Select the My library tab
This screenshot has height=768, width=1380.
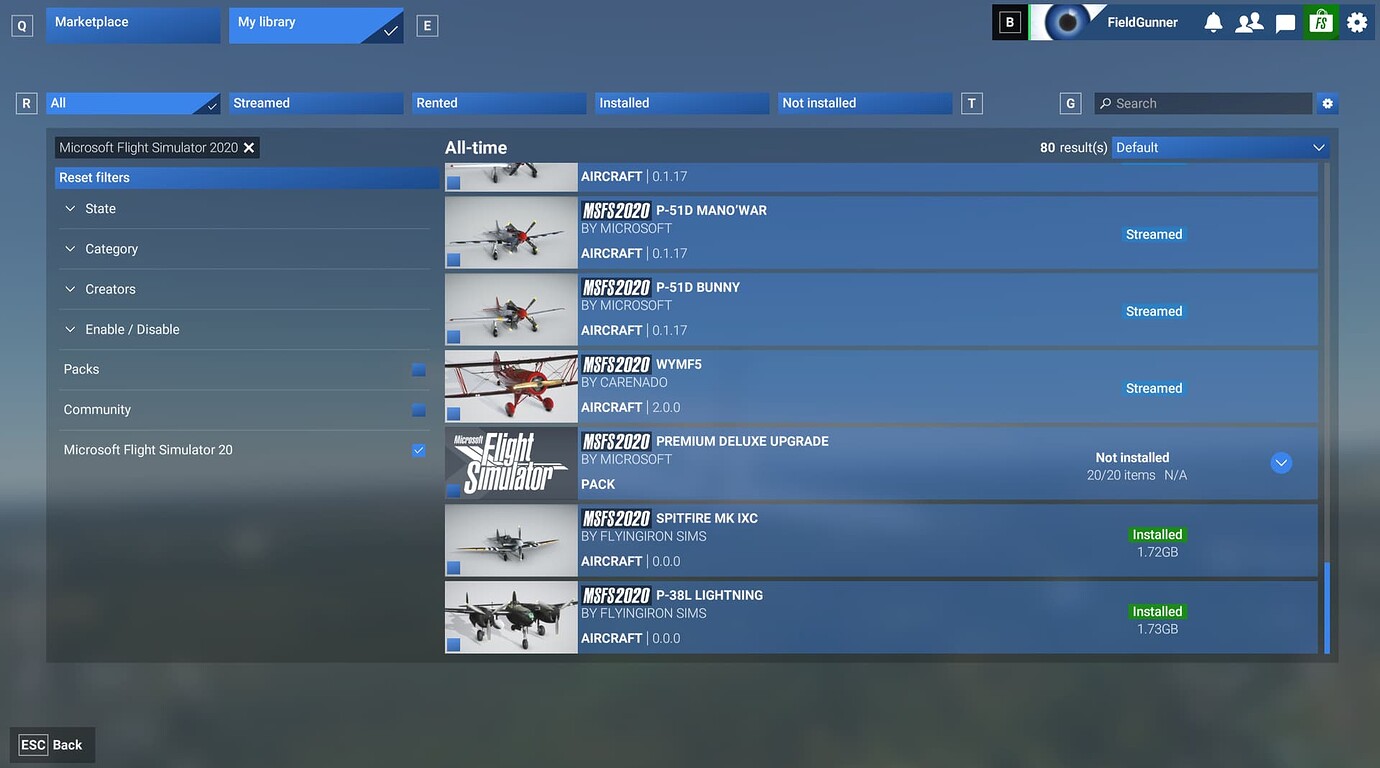pyautogui.click(x=315, y=23)
